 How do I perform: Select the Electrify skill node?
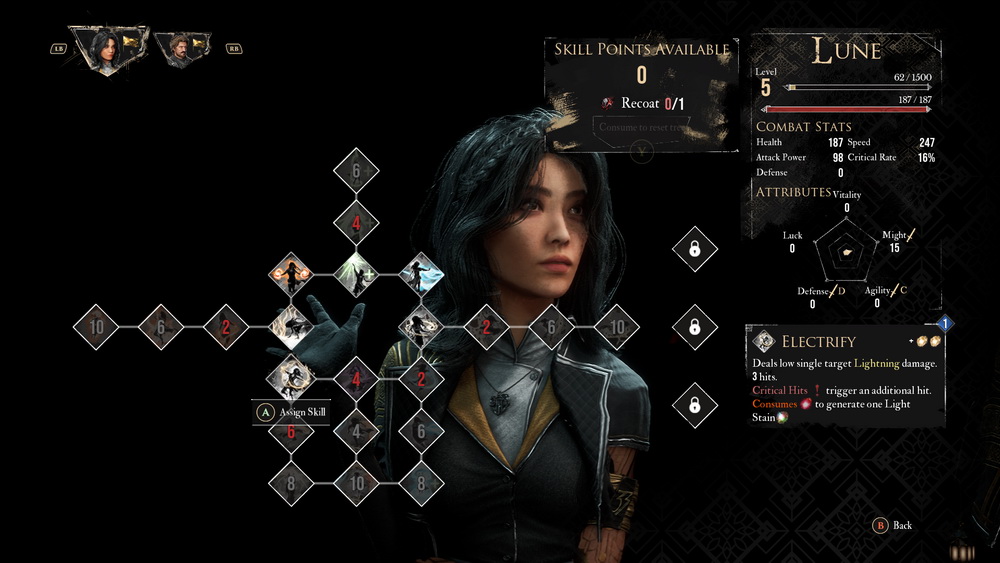[x=291, y=378]
